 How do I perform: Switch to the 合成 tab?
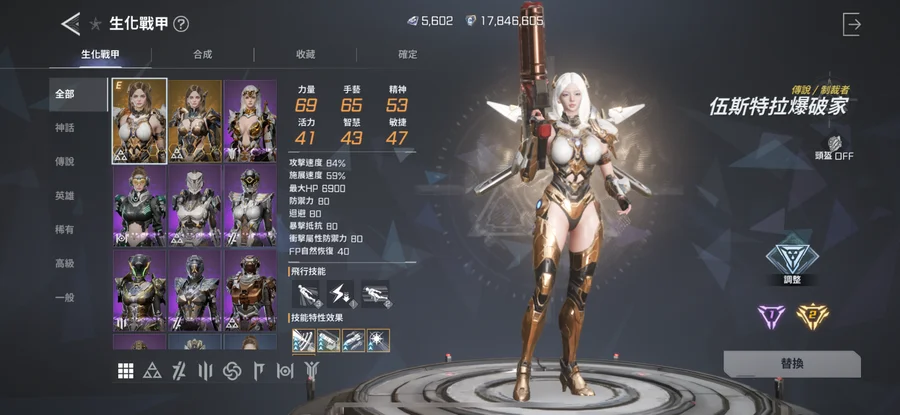(203, 54)
